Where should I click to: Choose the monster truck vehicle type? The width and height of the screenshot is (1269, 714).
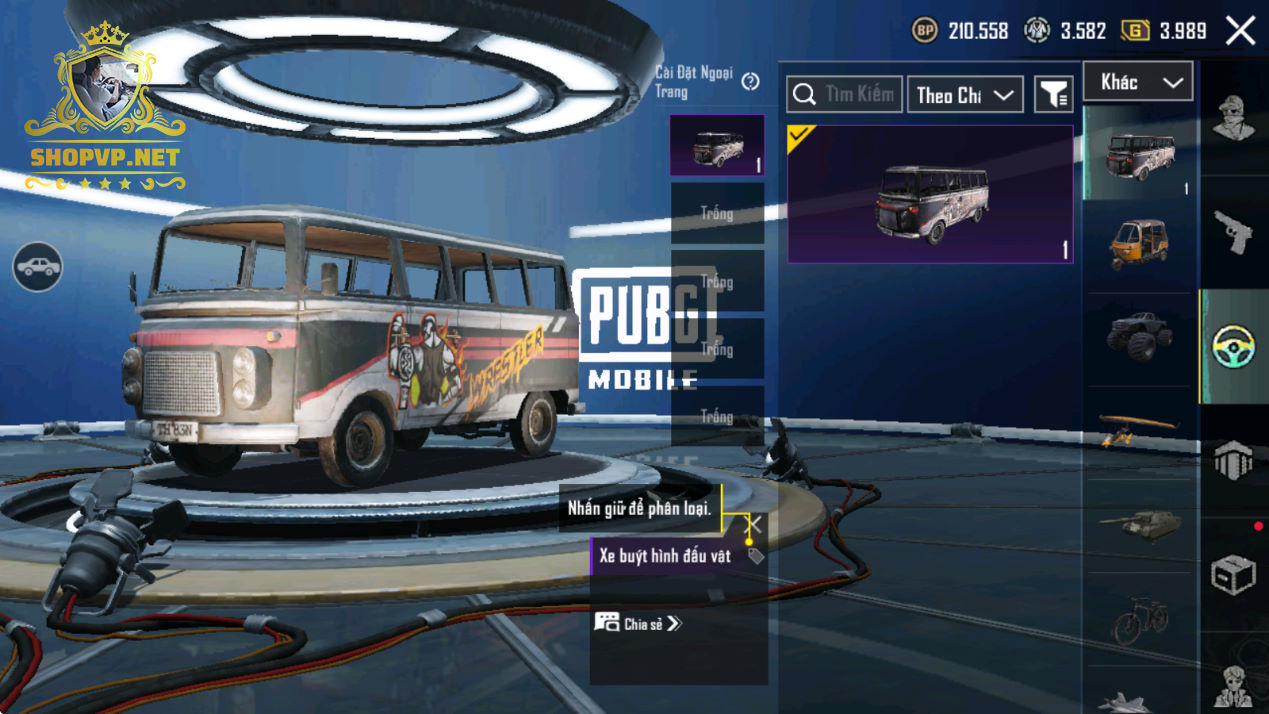pos(1139,337)
